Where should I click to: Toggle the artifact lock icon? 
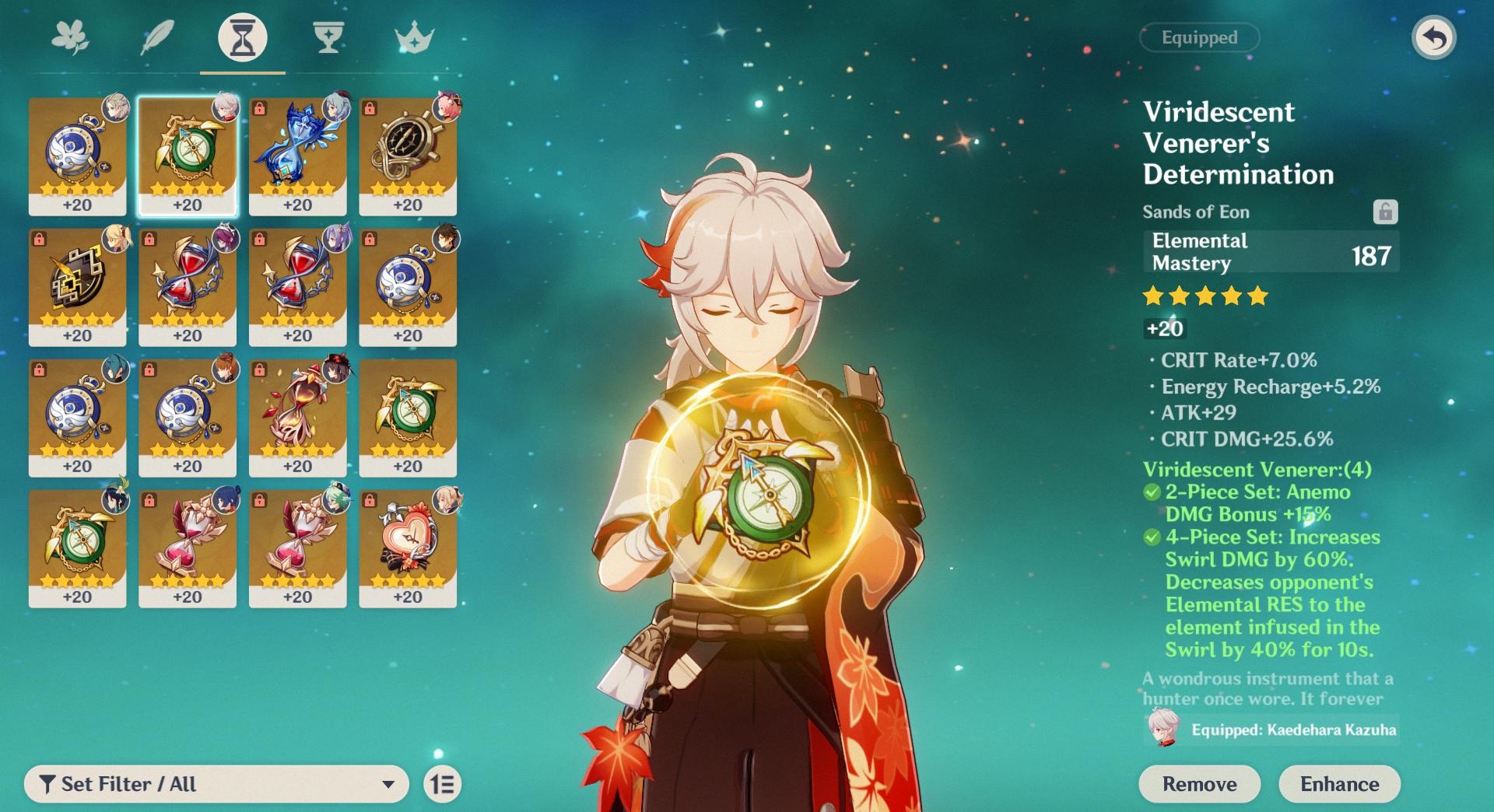pyautogui.click(x=1385, y=212)
